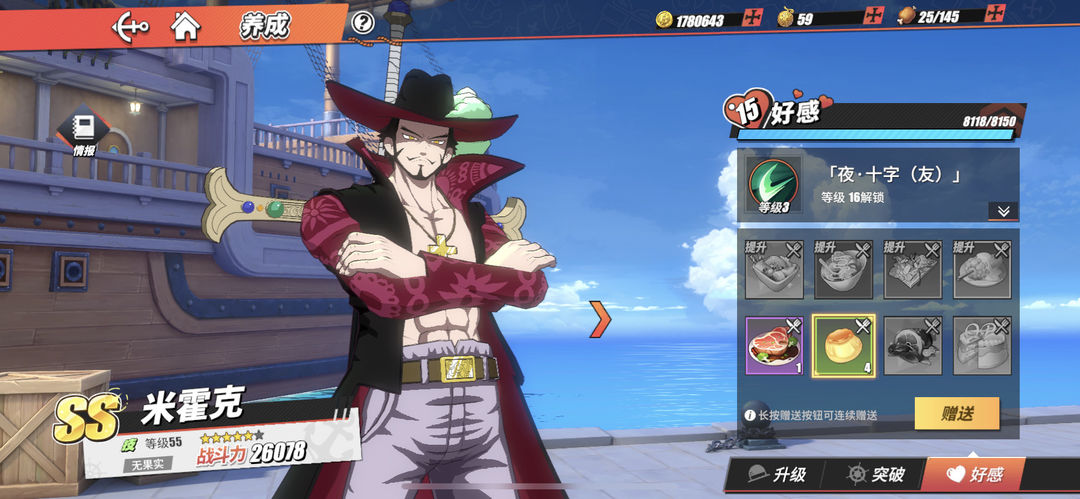Viewport: 1080px width, 499px height.
Task: Select the steak dish gift item
Action: pos(774,345)
